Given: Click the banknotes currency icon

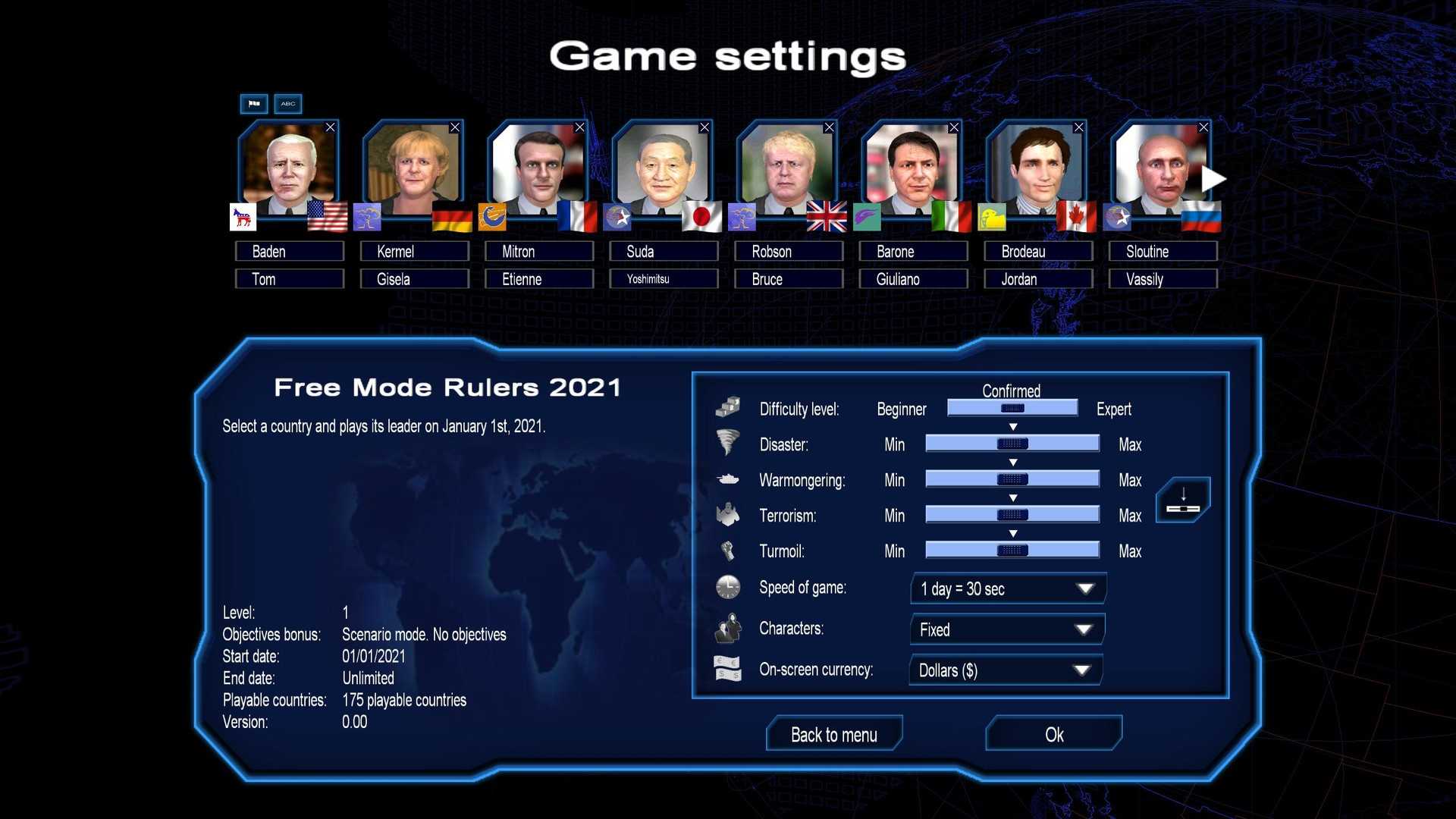Looking at the screenshot, I should (727, 669).
